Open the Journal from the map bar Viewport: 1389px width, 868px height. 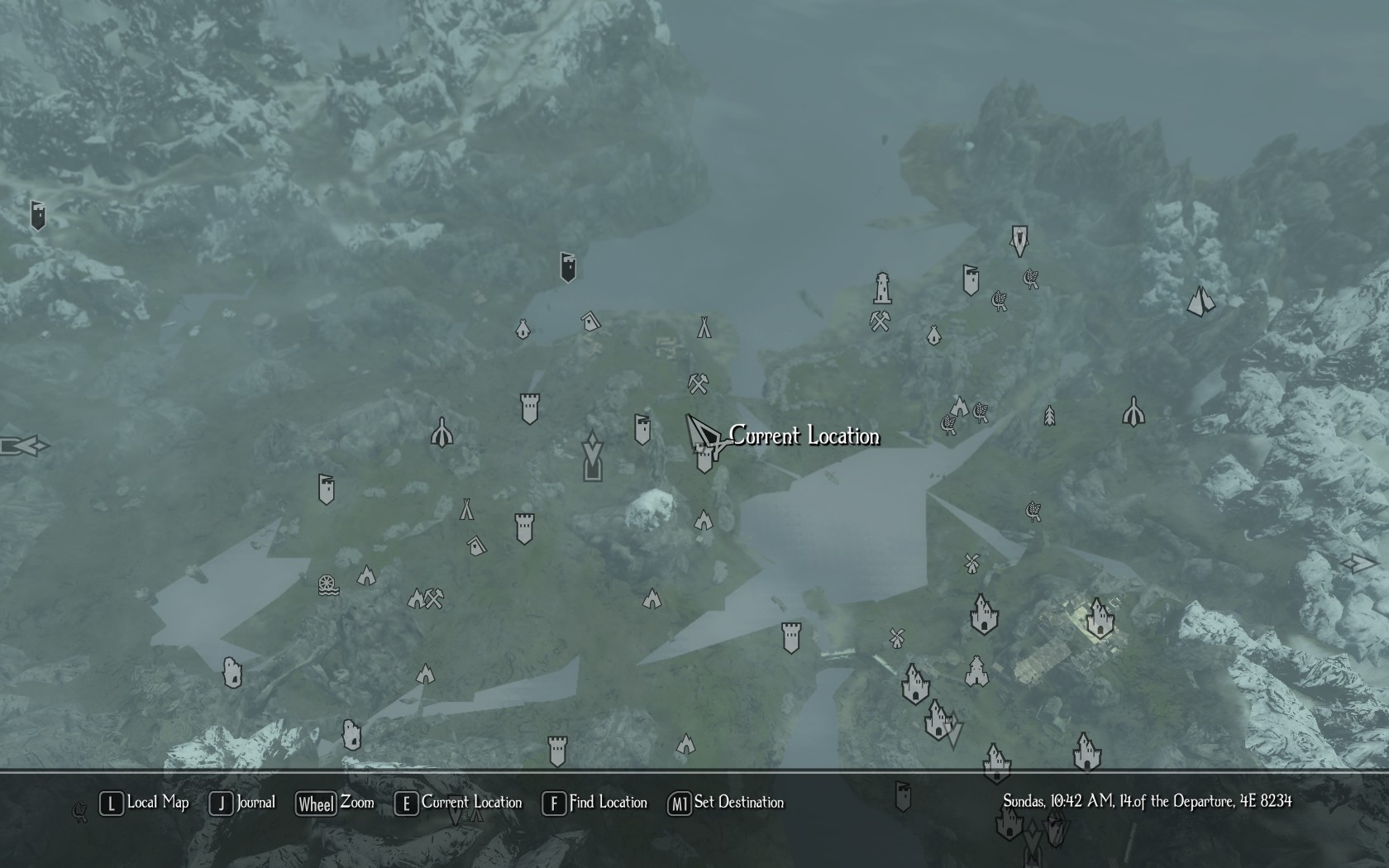[243, 803]
